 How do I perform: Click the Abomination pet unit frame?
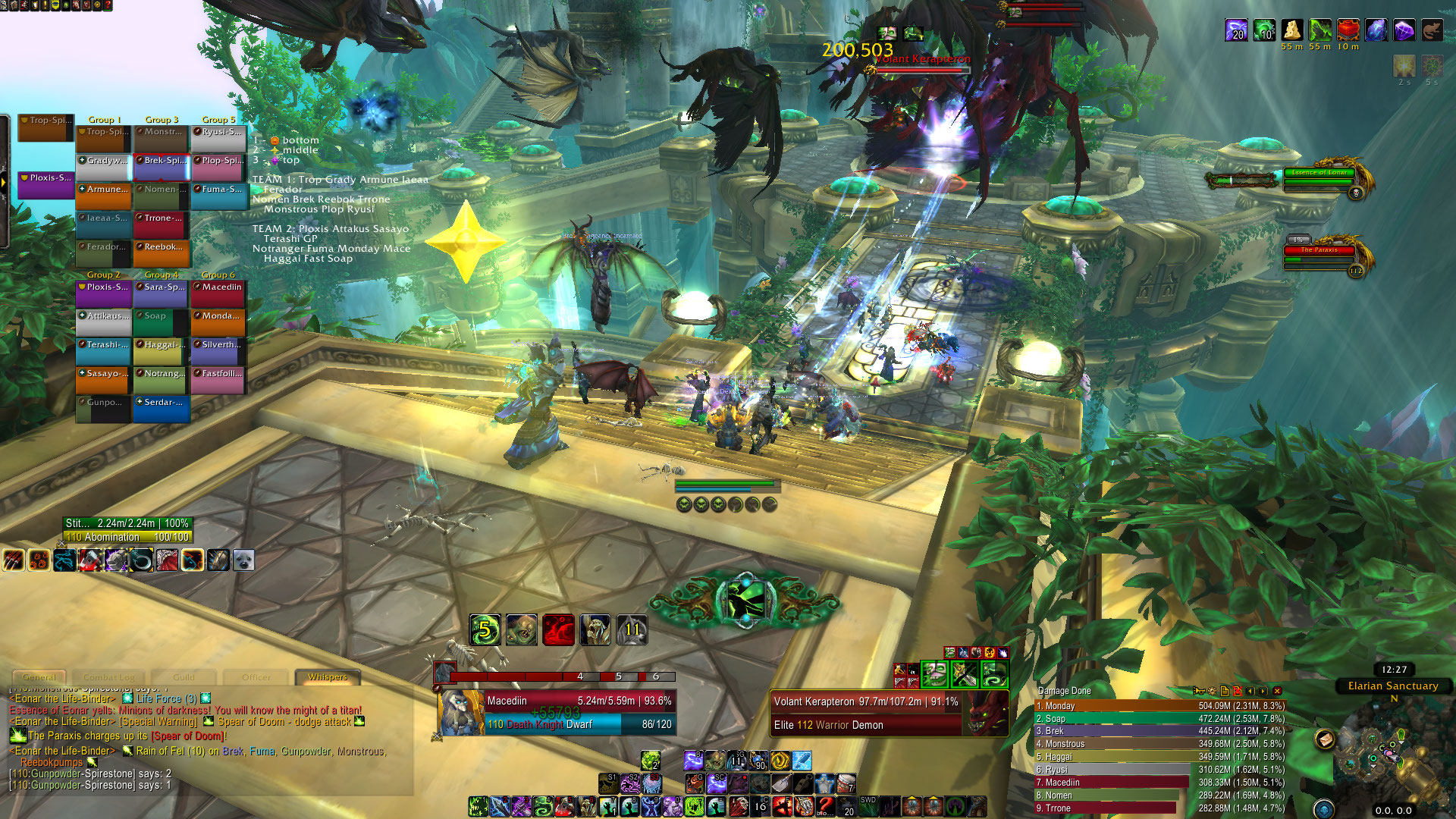pos(127,530)
